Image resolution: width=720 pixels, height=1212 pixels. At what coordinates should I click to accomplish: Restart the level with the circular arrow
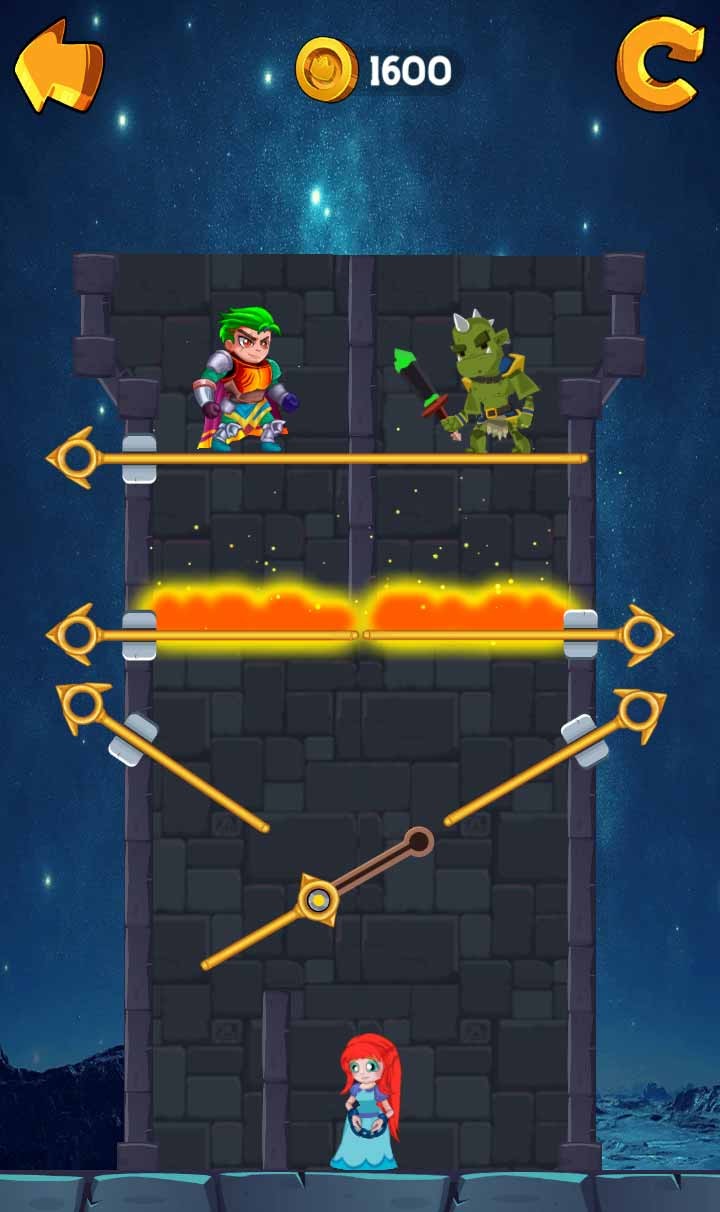tap(658, 66)
